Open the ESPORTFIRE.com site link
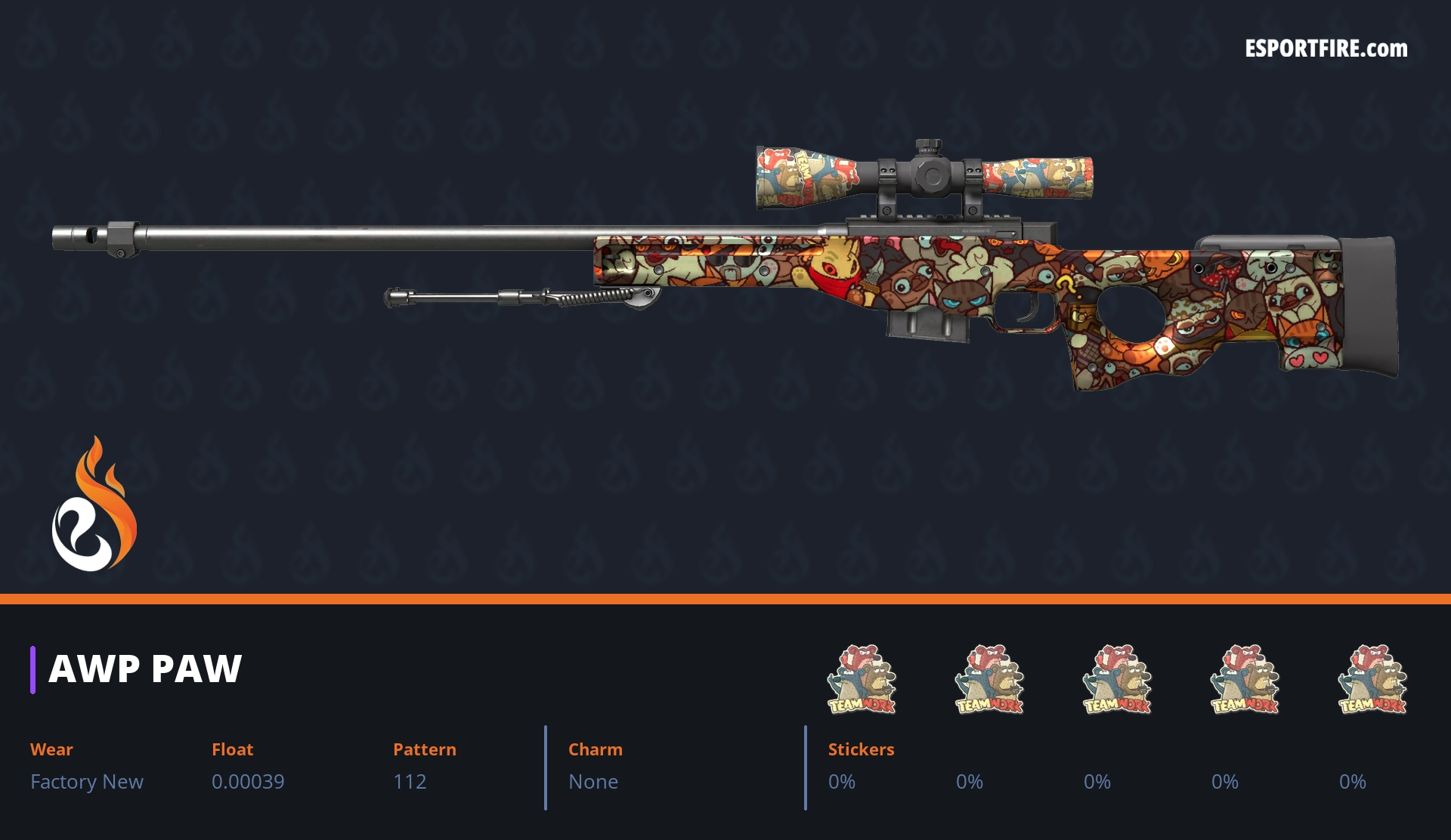 [x=1326, y=49]
